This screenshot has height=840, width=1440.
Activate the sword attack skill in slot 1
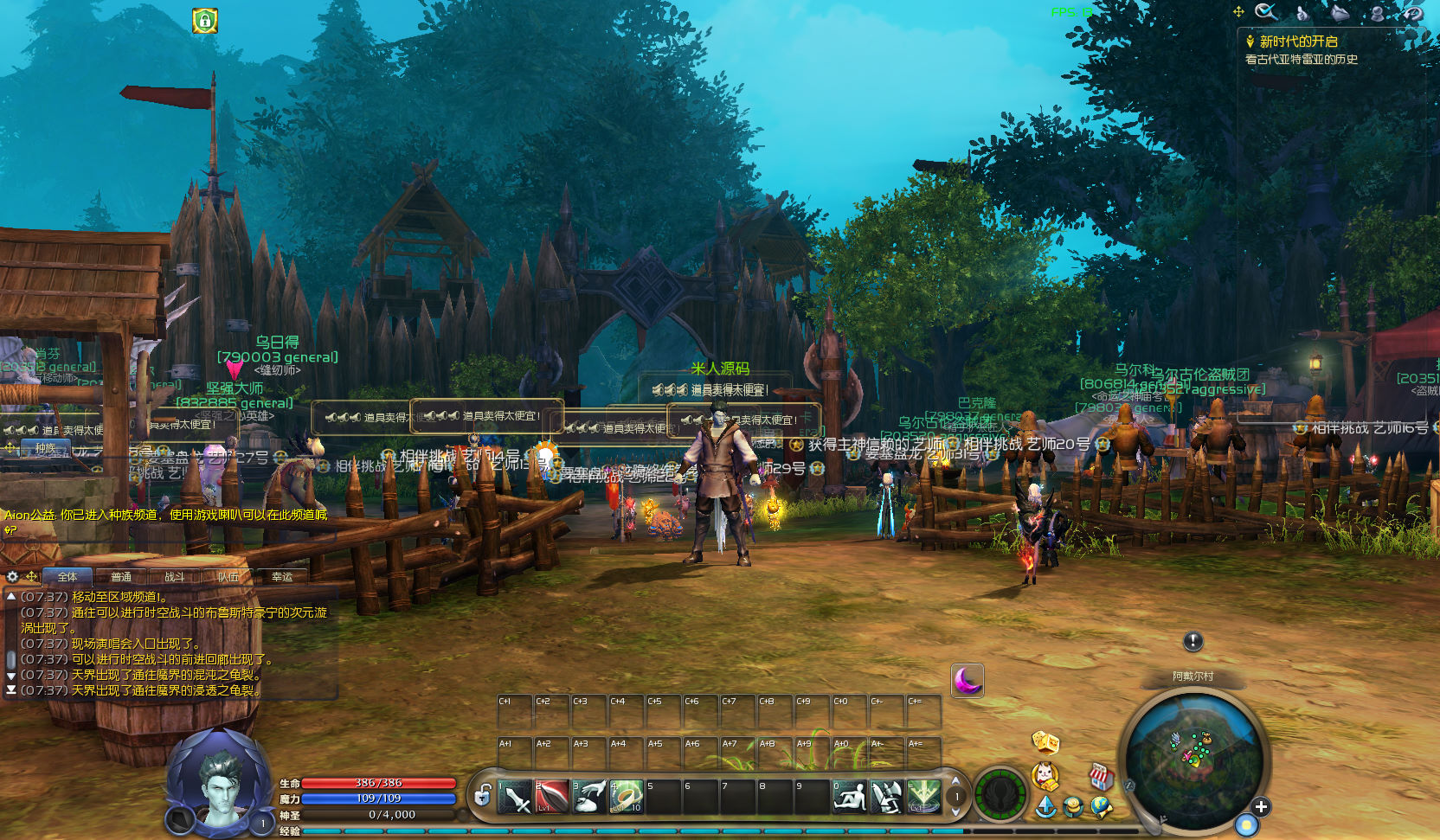tap(514, 797)
